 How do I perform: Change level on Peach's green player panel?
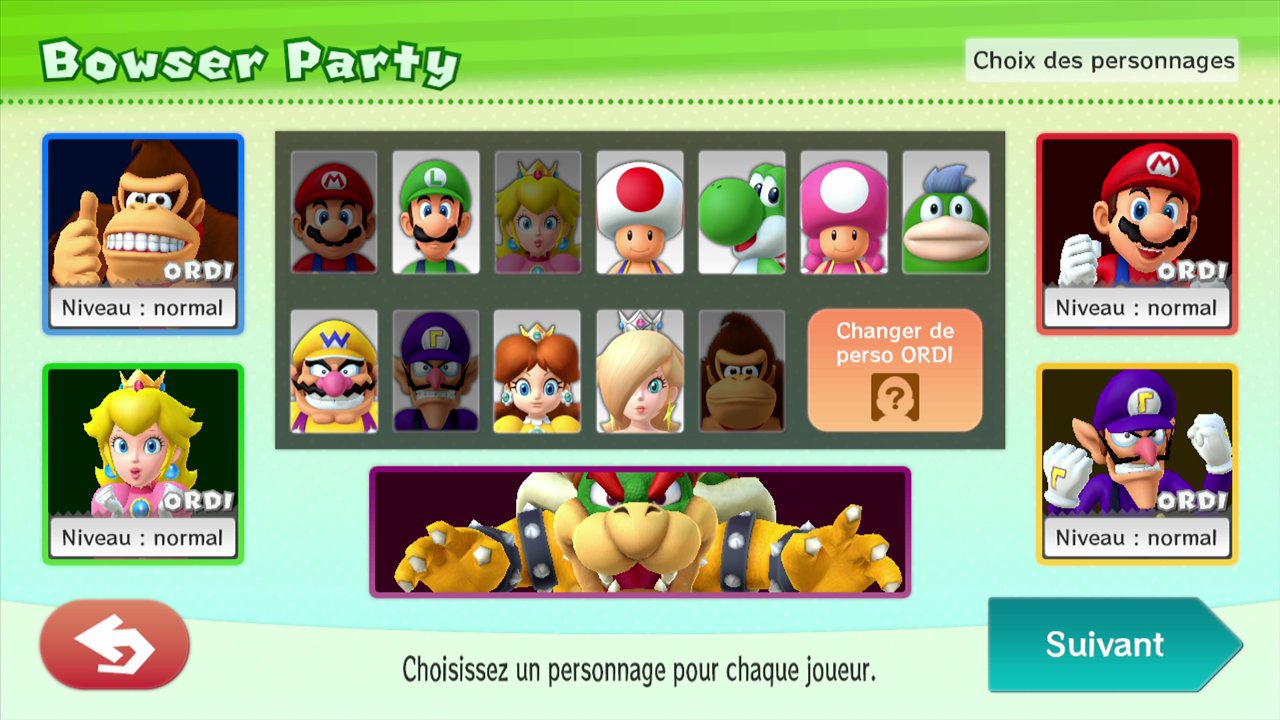point(142,538)
